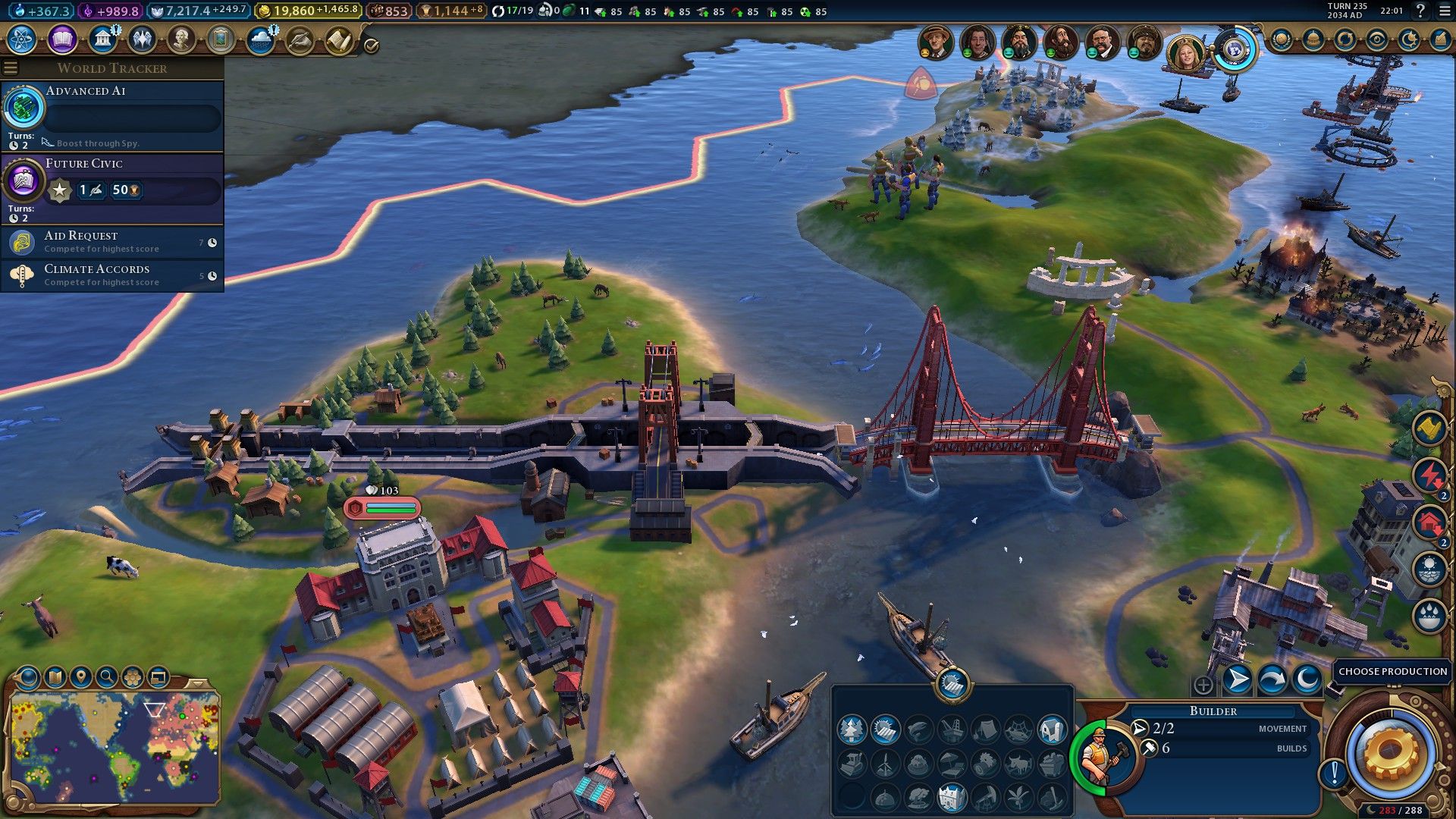Open the Great People screen
Screen dimensions: 1456x819
coord(182,38)
